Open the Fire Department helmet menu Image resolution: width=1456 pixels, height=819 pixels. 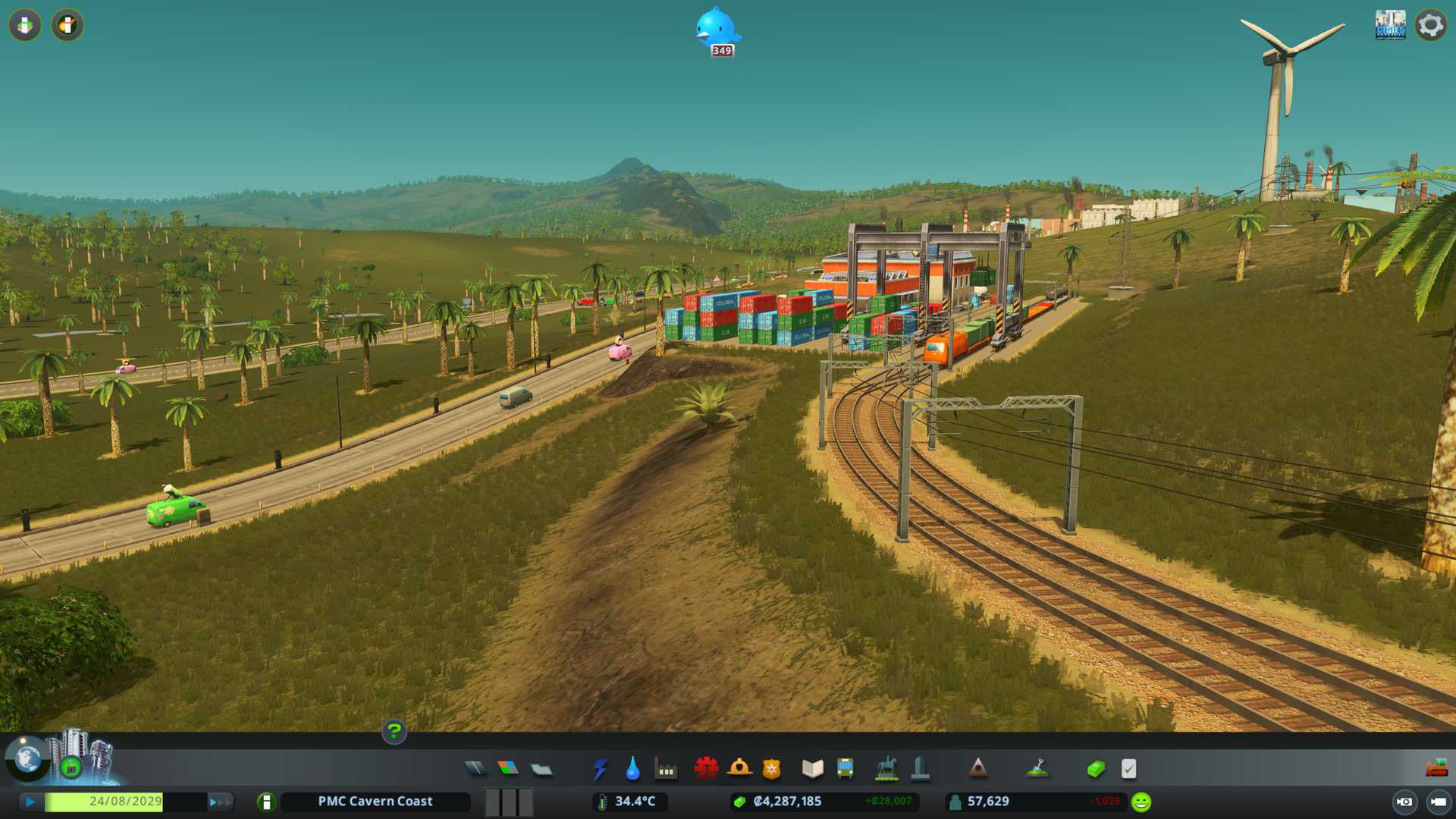[x=739, y=769]
